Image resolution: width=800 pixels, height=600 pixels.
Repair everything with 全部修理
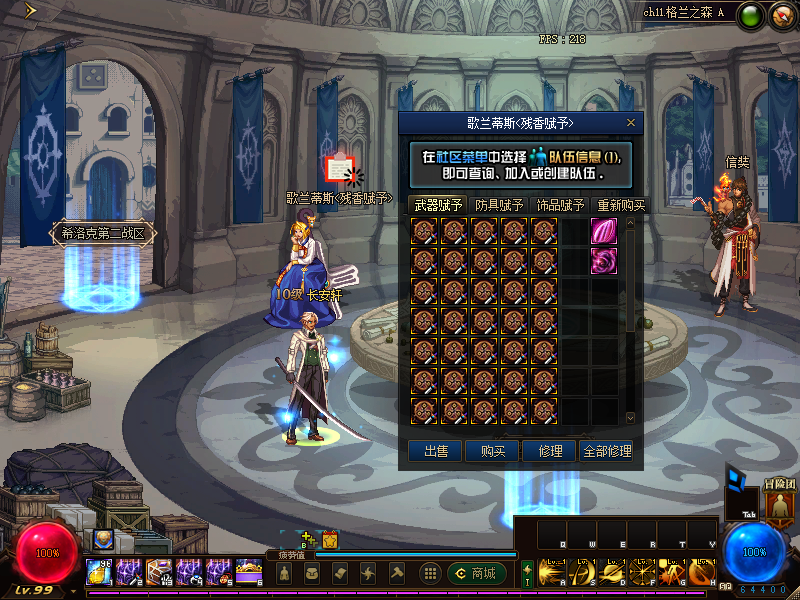pos(607,451)
